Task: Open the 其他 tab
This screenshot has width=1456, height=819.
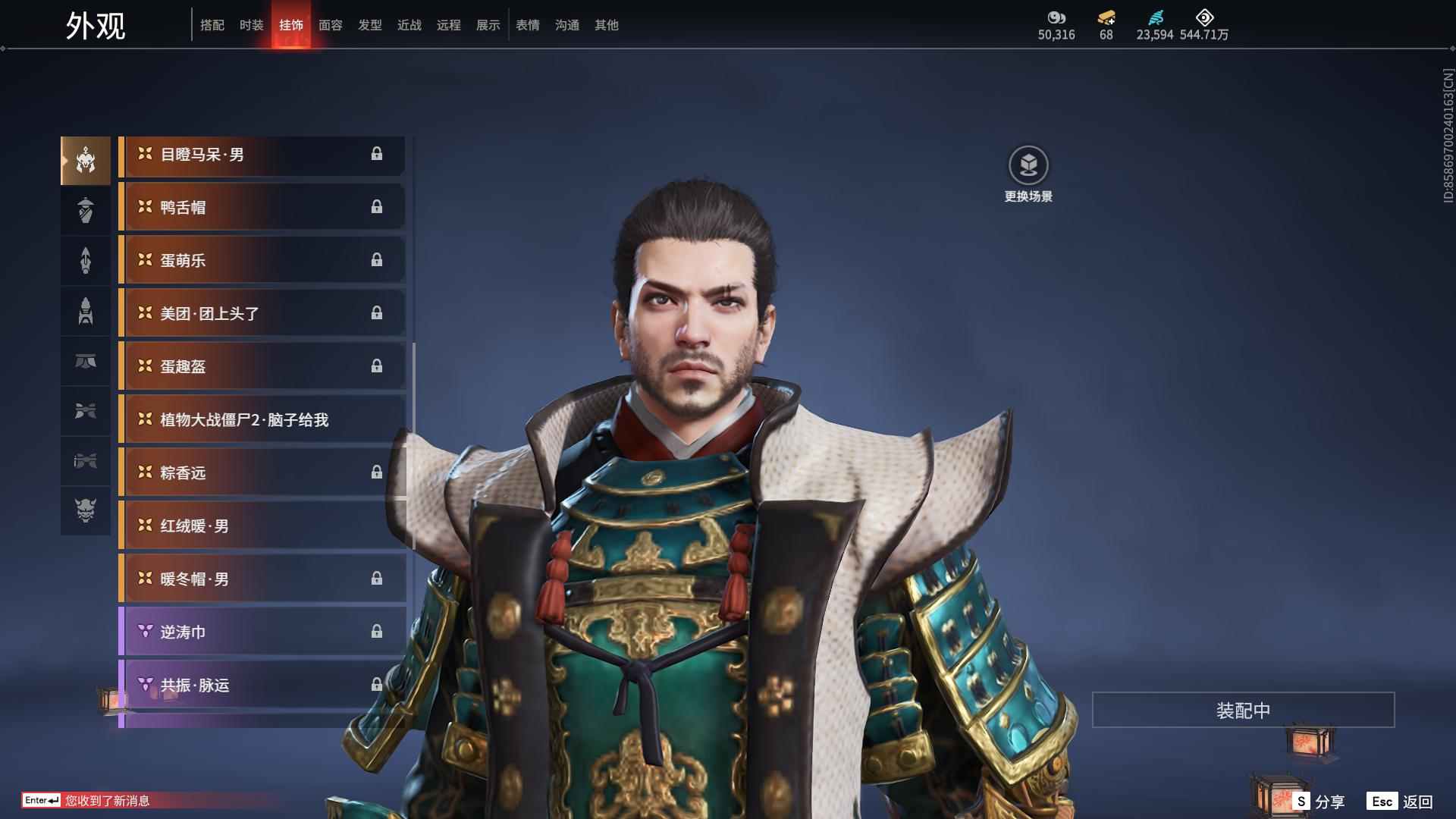Action: coord(607,25)
